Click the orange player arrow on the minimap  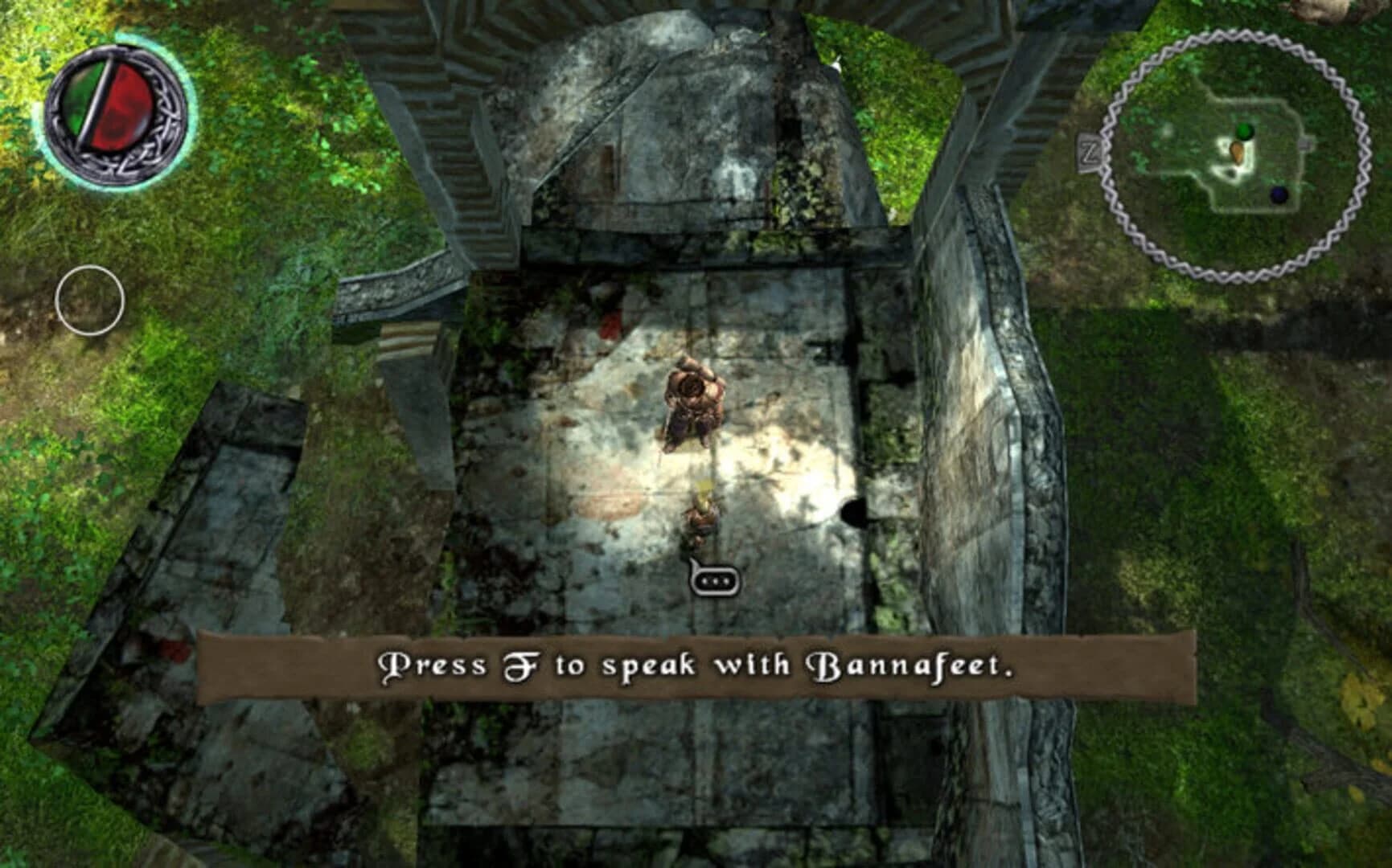tap(1238, 152)
